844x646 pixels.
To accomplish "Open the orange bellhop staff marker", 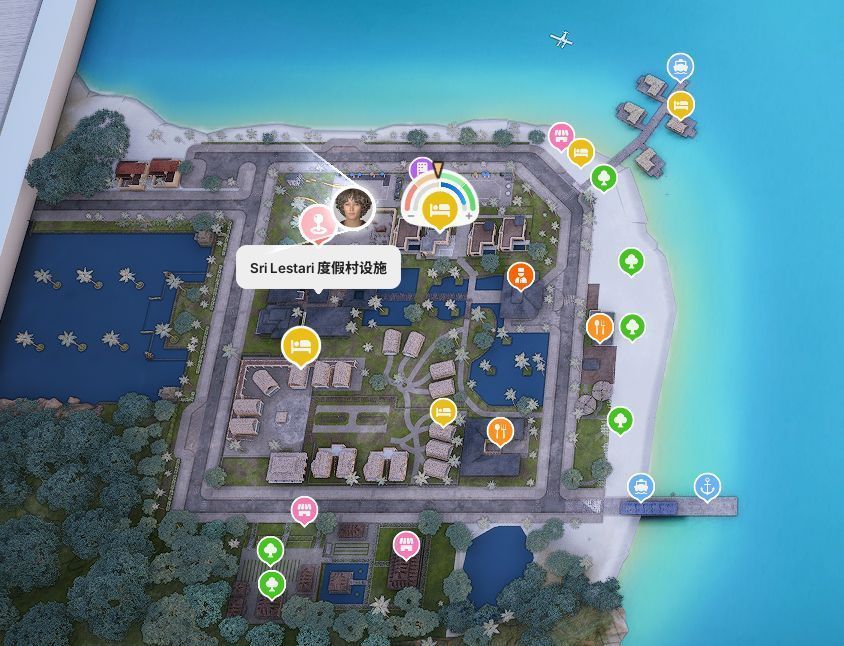I will click(x=520, y=275).
